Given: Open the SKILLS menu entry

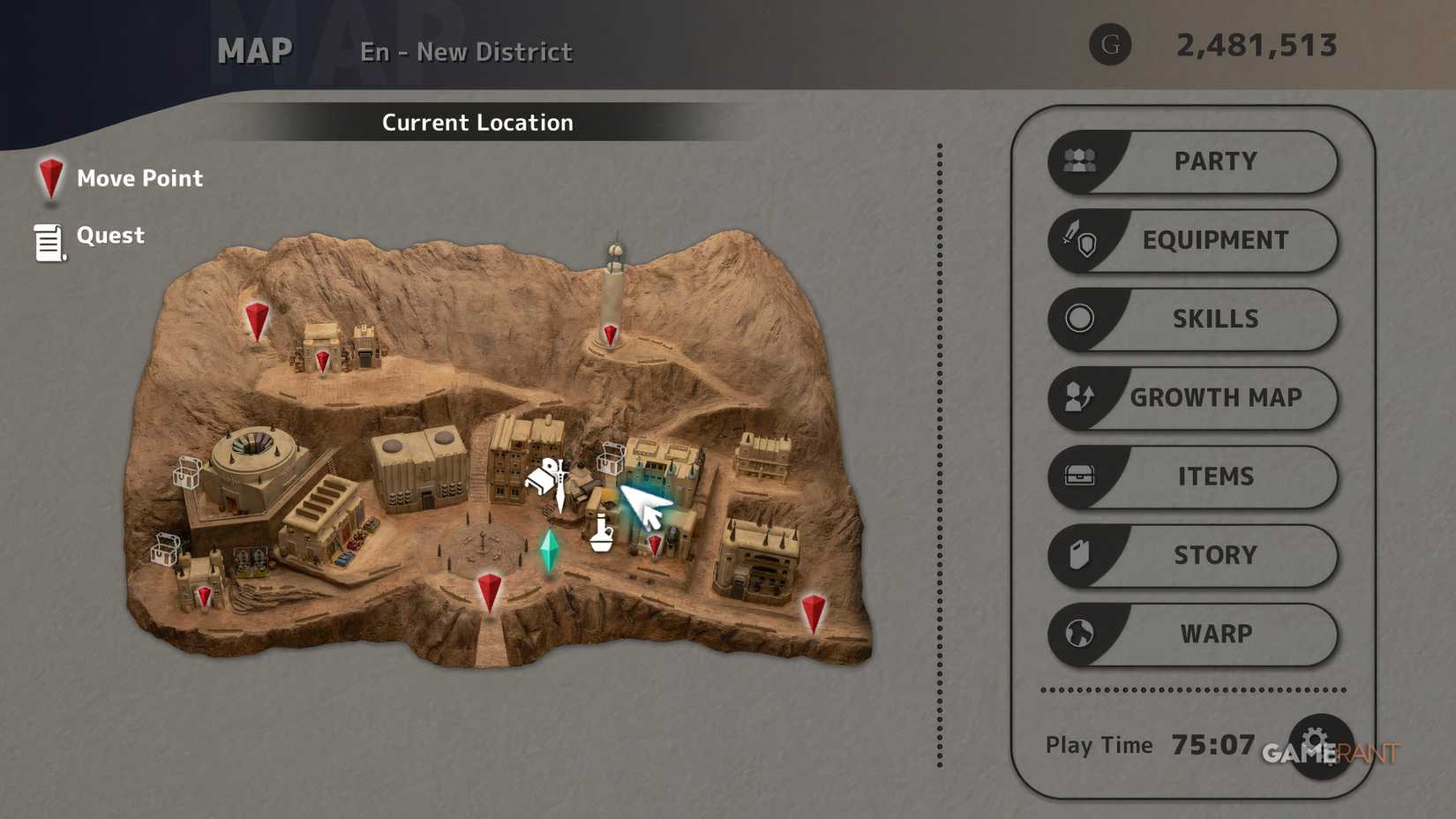Looking at the screenshot, I should point(1216,319).
